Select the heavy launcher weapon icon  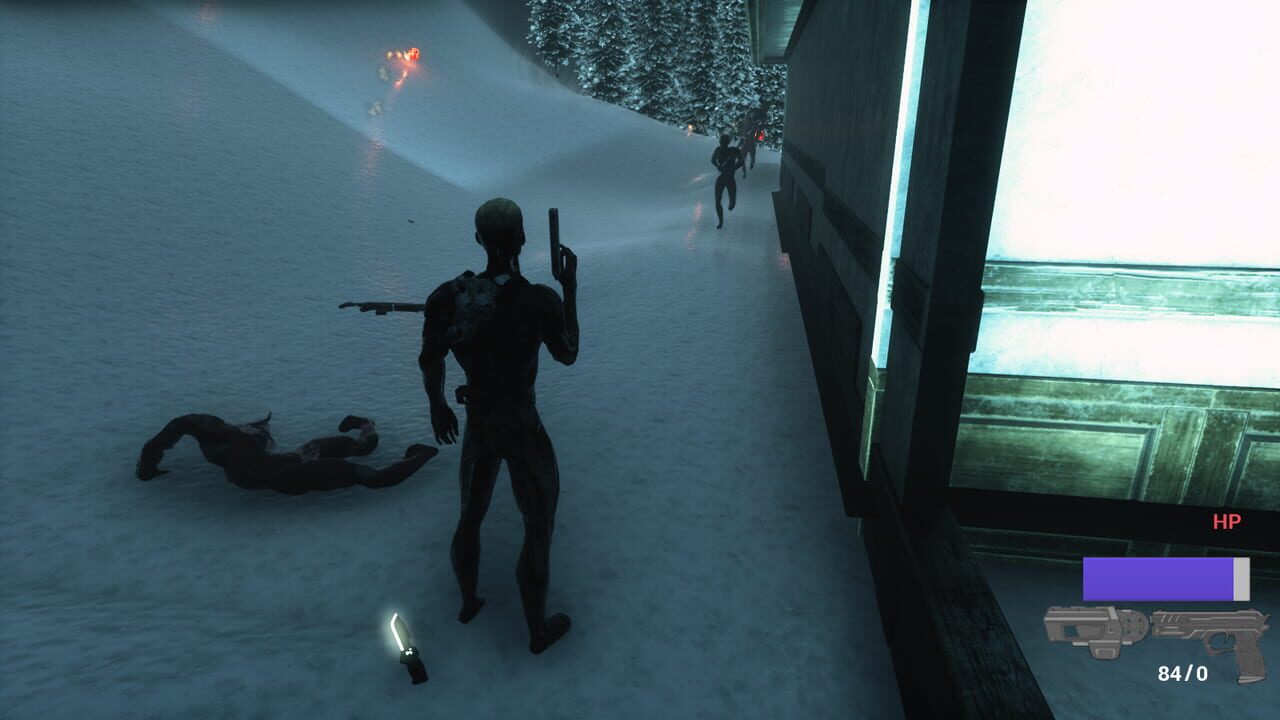1095,630
